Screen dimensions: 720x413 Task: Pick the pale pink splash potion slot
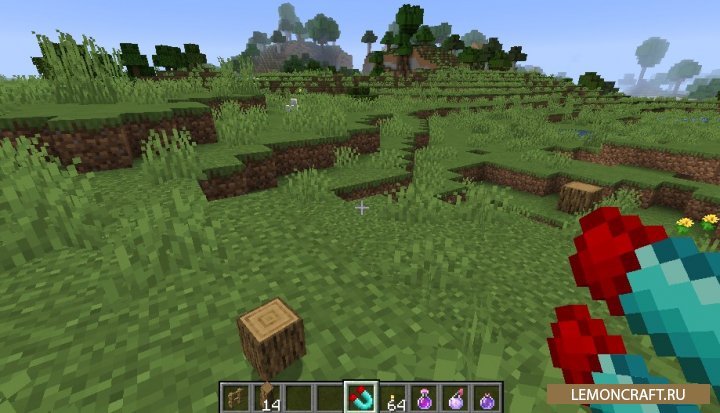pos(455,397)
